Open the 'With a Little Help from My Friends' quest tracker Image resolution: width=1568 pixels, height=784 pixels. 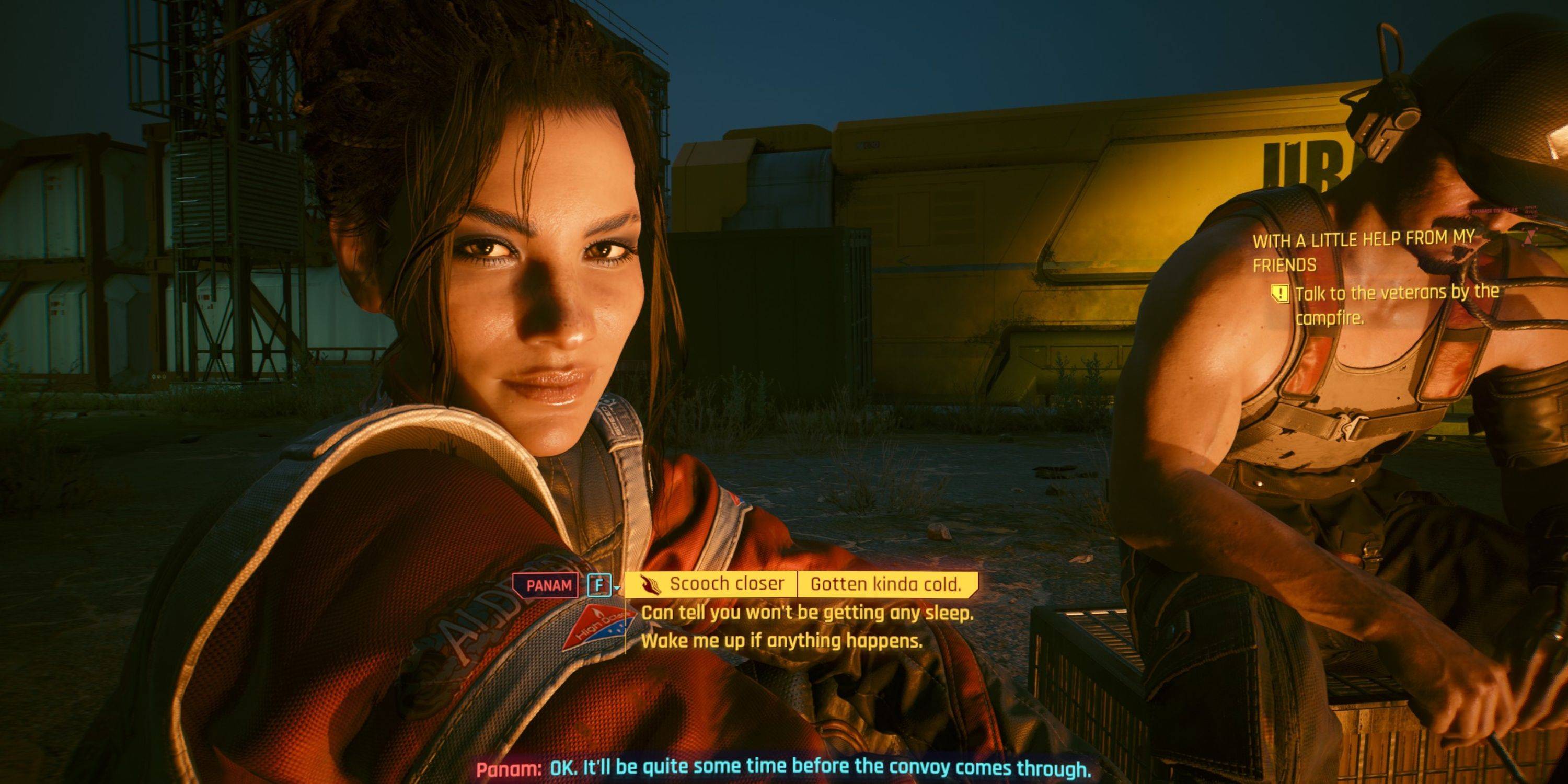[x=1362, y=251]
